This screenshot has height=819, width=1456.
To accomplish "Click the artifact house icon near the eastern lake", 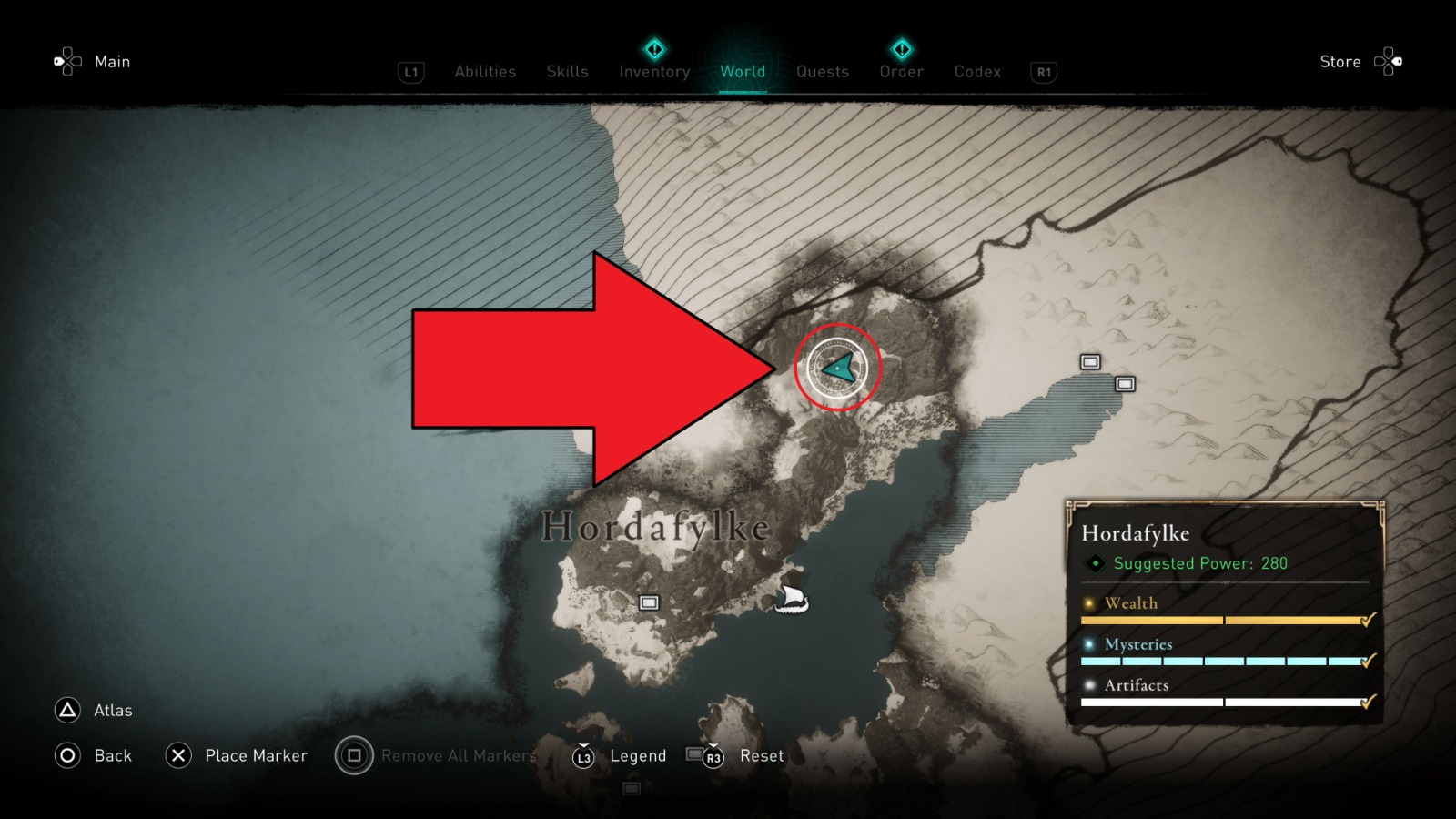I will pyautogui.click(x=1089, y=362).
